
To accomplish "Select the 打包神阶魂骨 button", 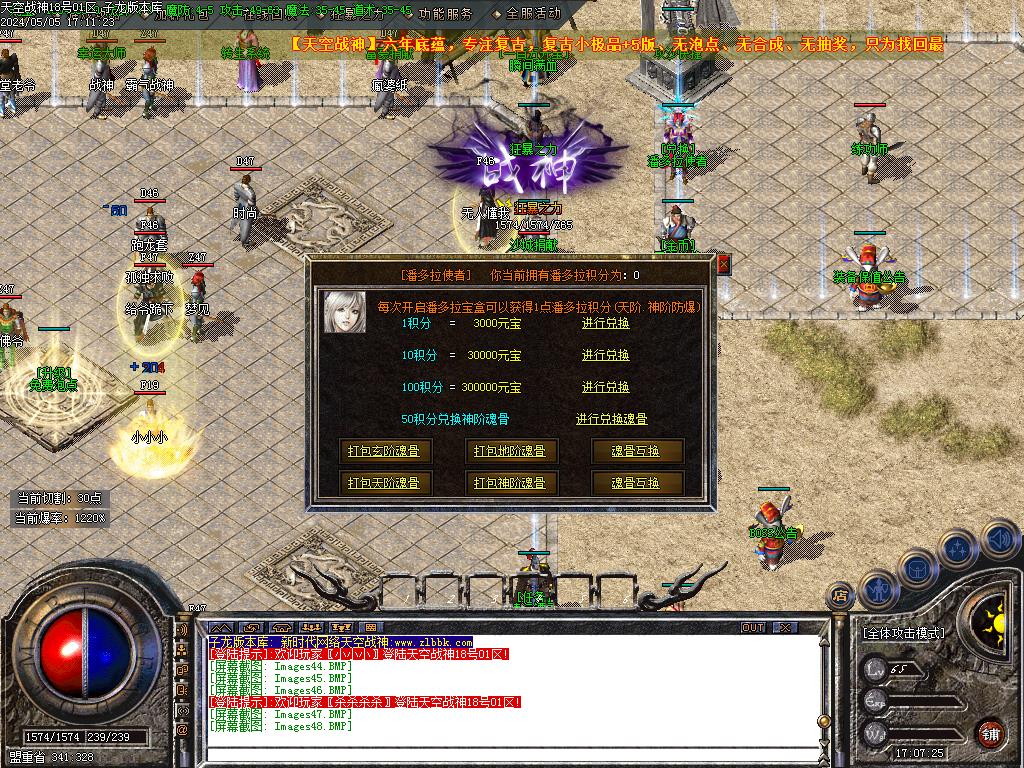I will tap(510, 483).
